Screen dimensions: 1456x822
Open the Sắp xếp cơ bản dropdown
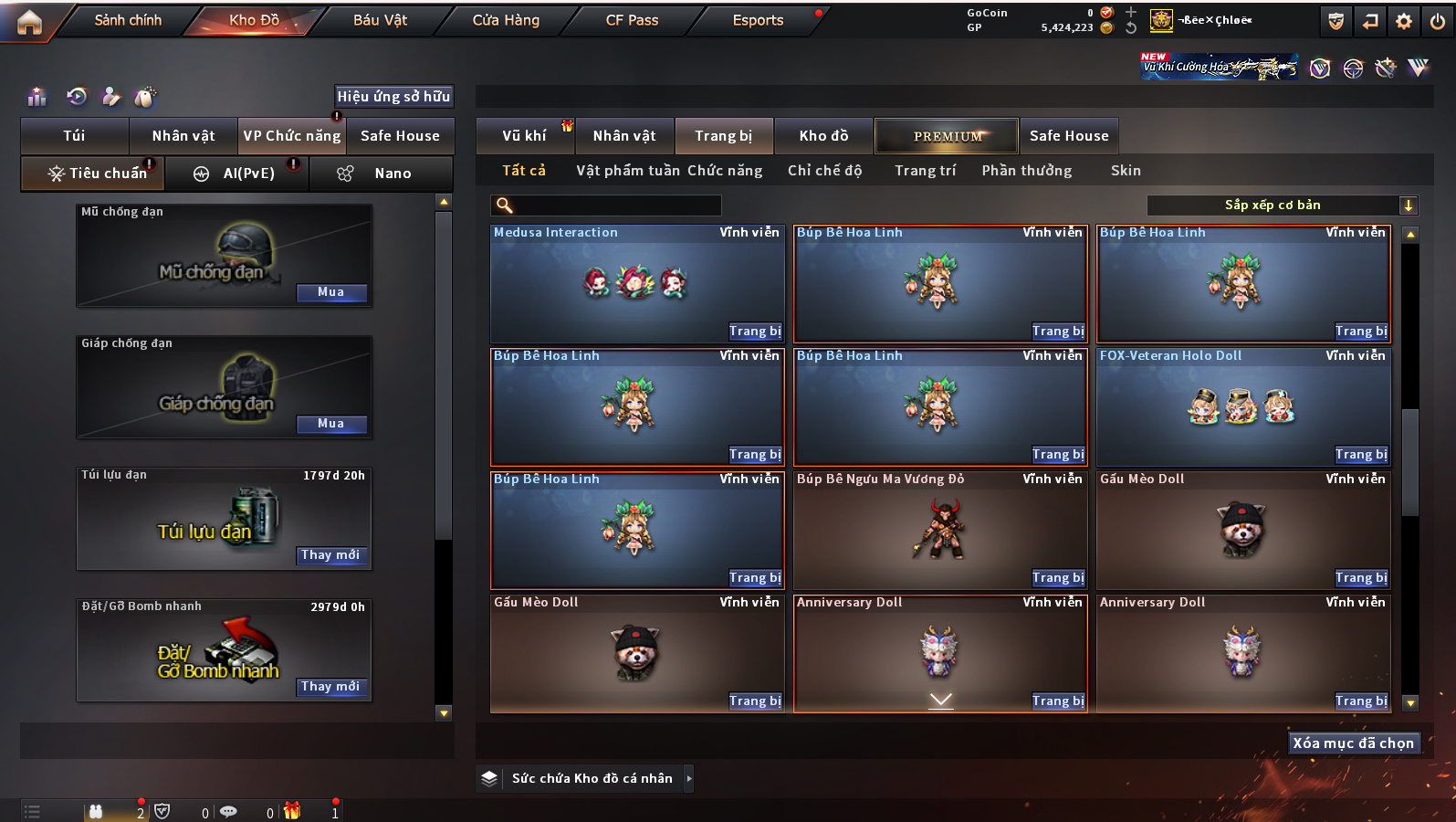click(1281, 205)
